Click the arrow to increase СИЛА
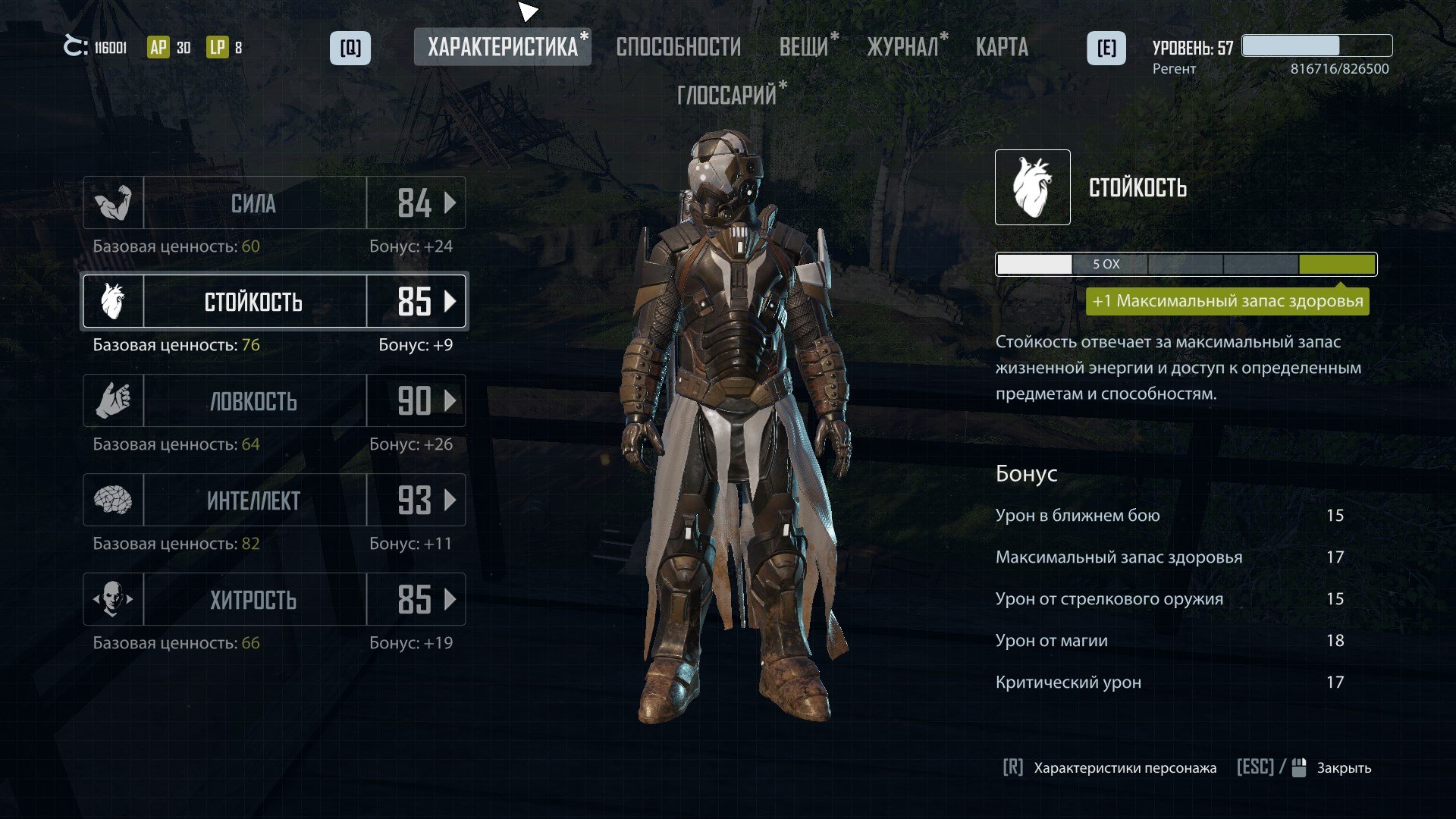The width and height of the screenshot is (1456, 819). (x=449, y=202)
